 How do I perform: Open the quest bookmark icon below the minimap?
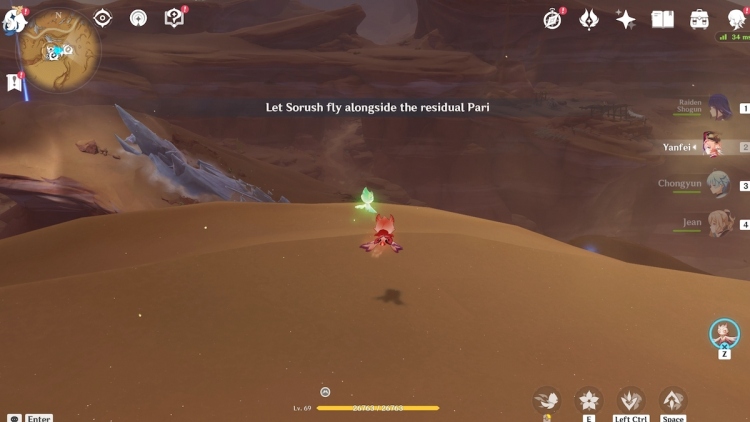(15, 83)
